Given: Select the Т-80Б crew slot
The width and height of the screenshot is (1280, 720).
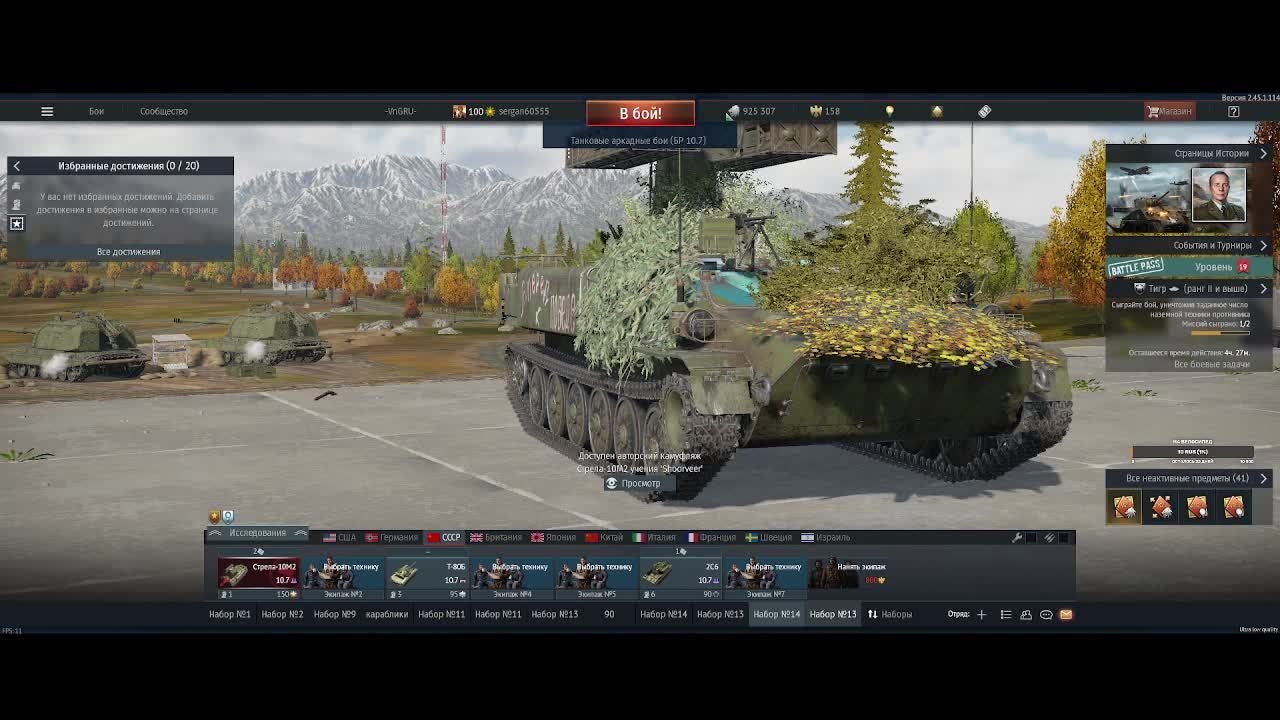Looking at the screenshot, I should pyautogui.click(x=428, y=573).
